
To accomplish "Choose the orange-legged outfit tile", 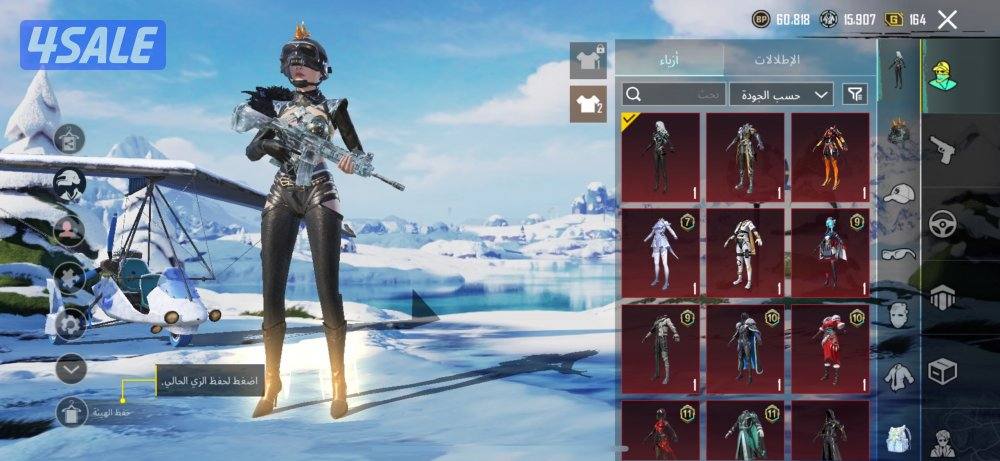I will [x=830, y=157].
